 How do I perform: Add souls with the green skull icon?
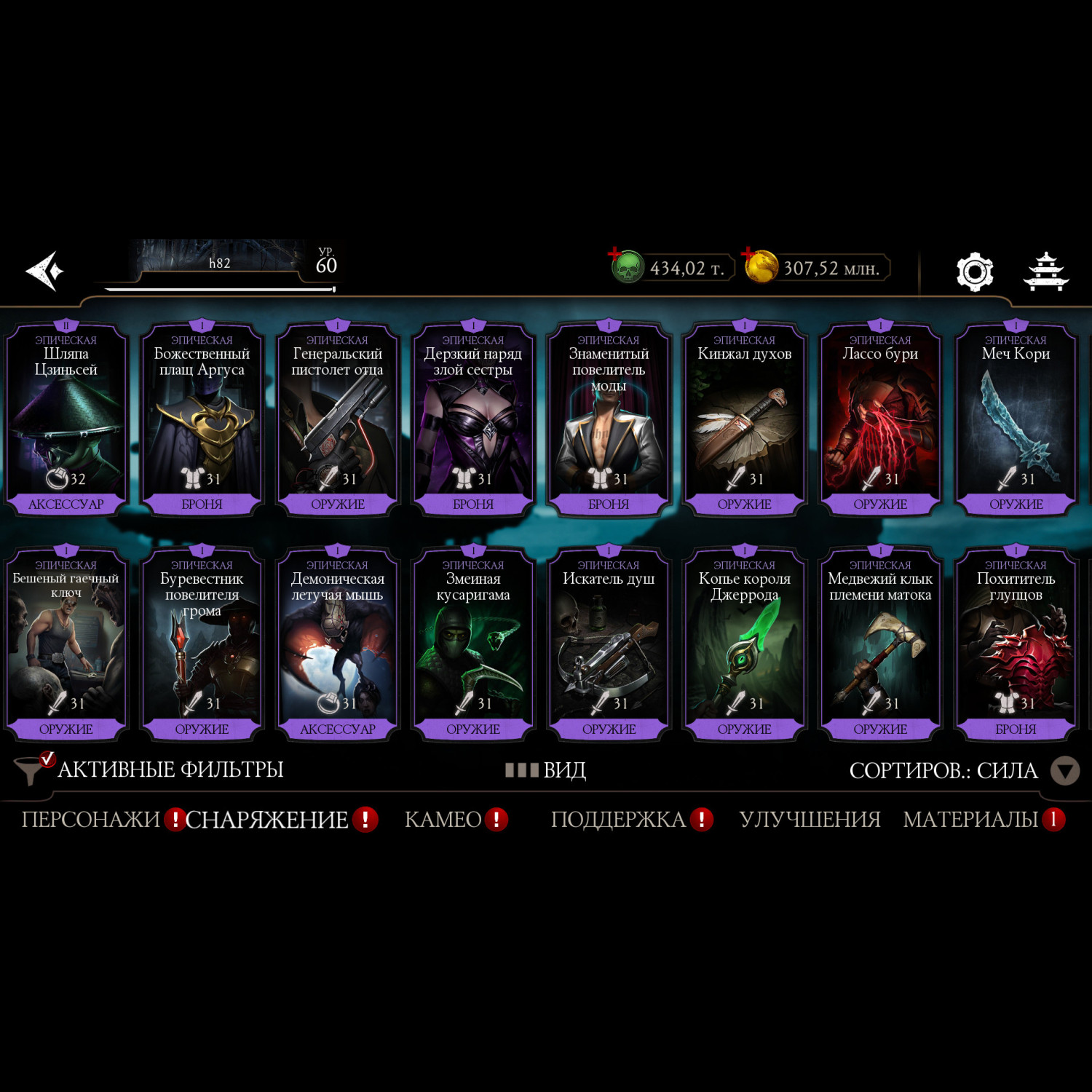coord(626,267)
